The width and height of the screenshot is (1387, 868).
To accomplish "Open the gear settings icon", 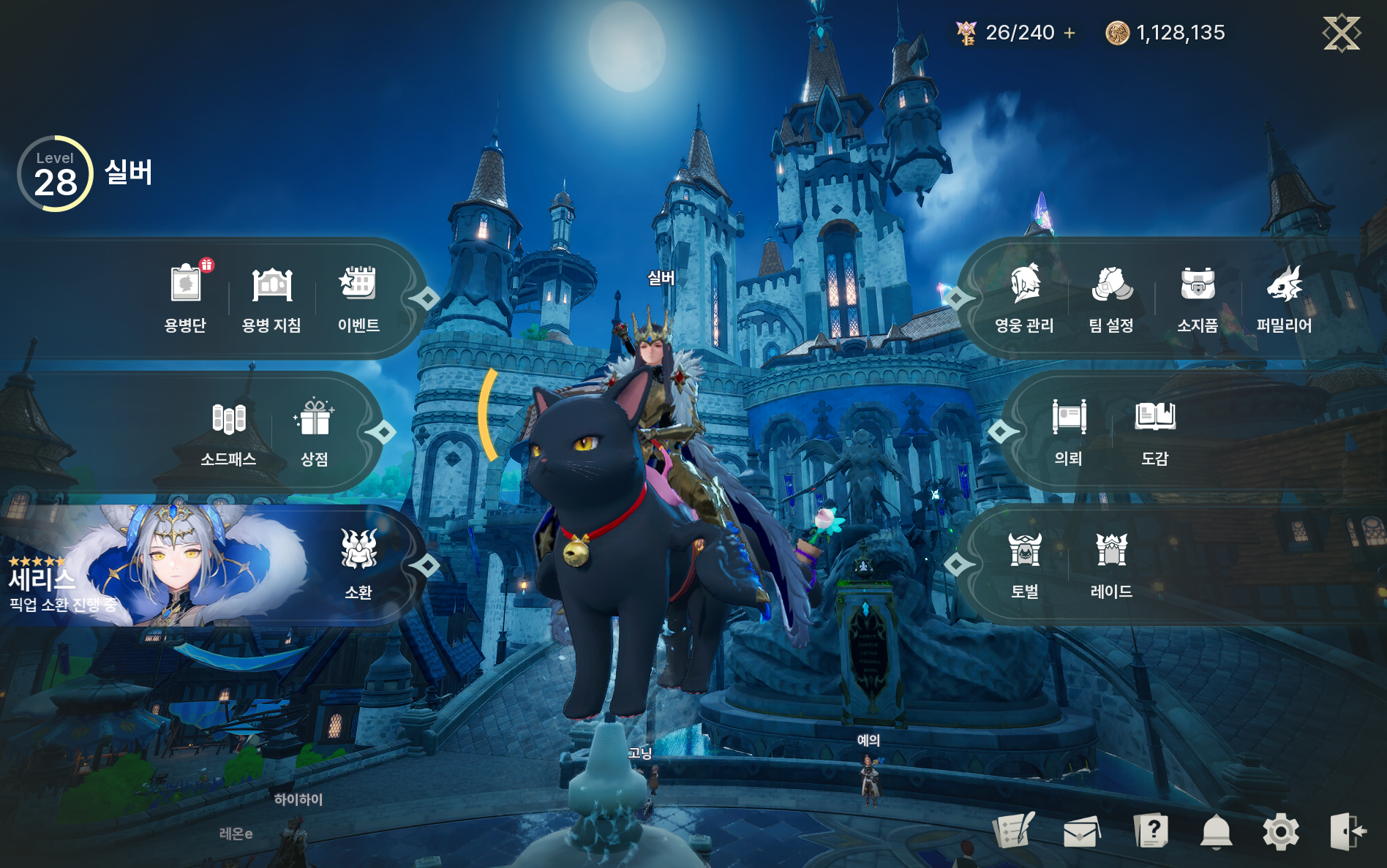I will pyautogui.click(x=1280, y=831).
